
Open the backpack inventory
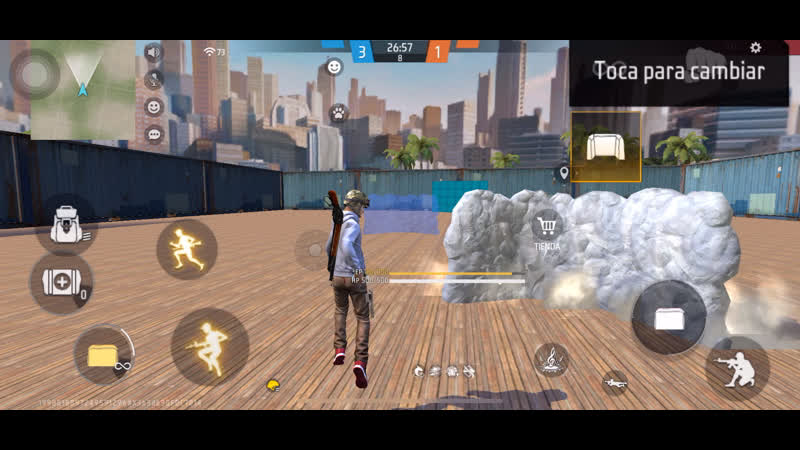pos(65,223)
